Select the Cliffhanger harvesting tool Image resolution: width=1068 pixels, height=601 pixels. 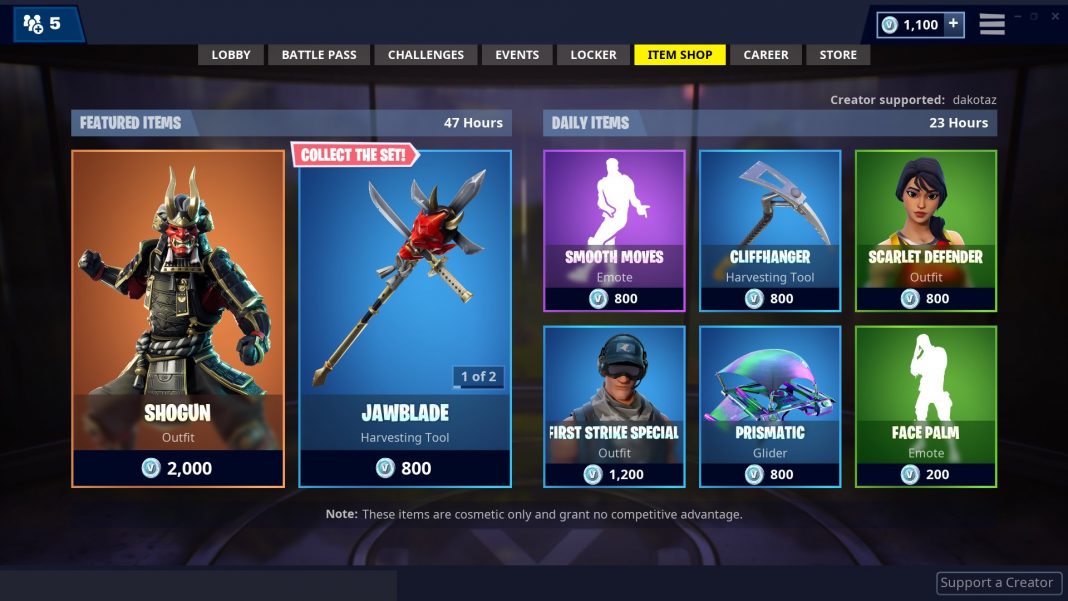click(770, 231)
